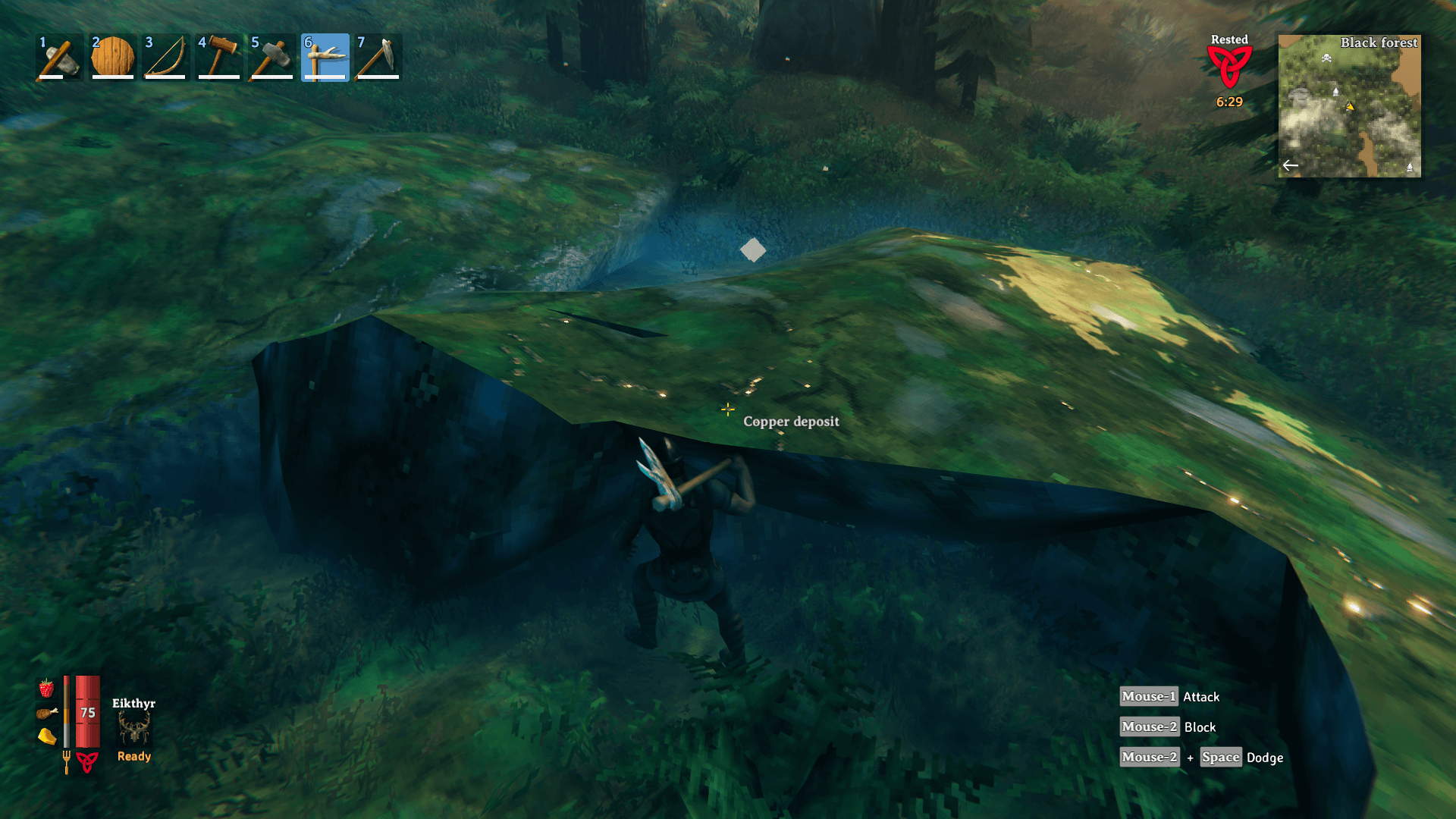Choose the crude bow from the hotbar
Screen dimensions: 1456x819
coord(166,58)
